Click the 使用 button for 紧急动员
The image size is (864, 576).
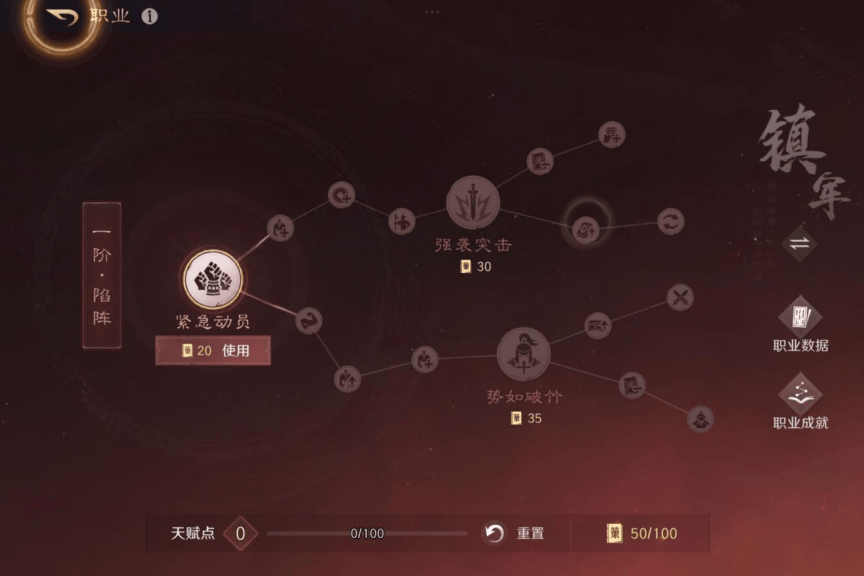point(213,350)
